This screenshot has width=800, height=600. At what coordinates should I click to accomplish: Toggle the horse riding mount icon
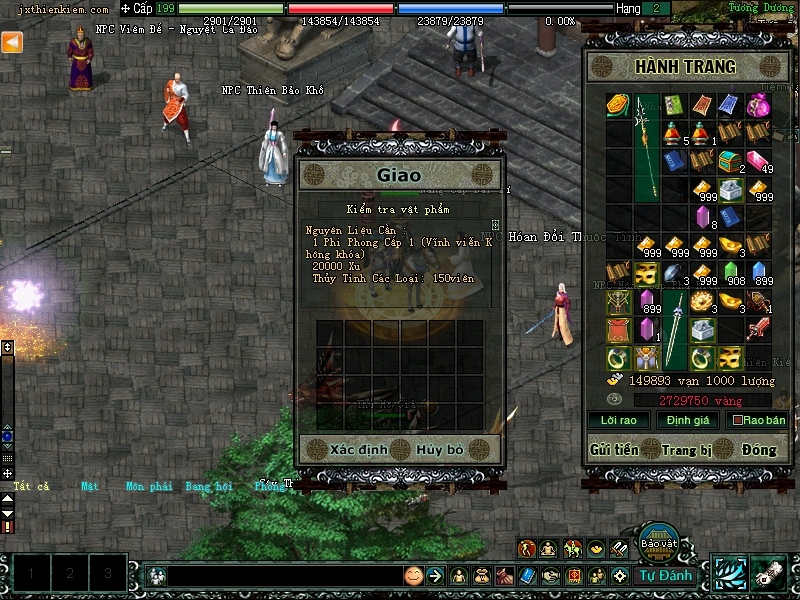pos(572,548)
